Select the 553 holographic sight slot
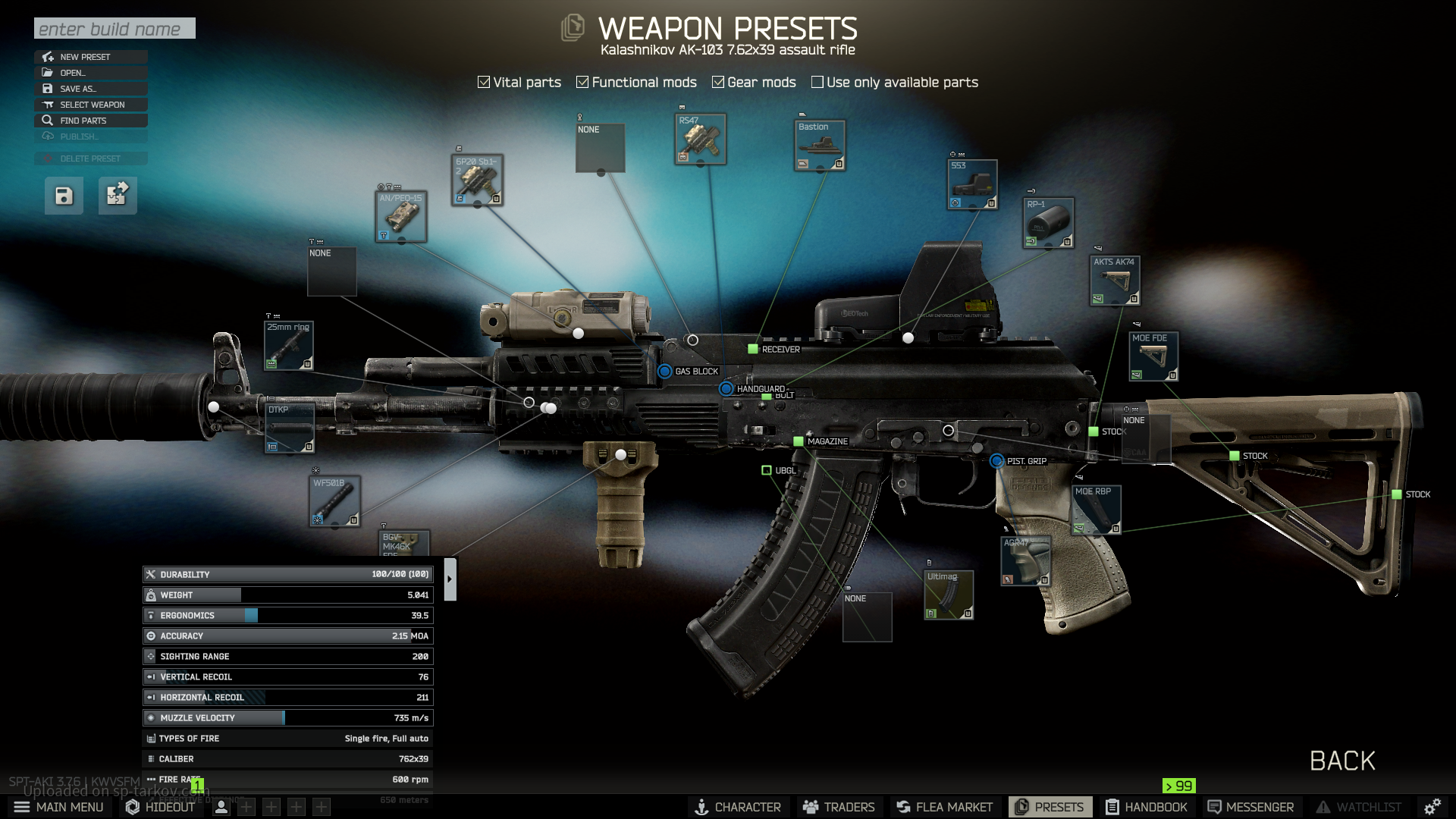 (x=972, y=185)
